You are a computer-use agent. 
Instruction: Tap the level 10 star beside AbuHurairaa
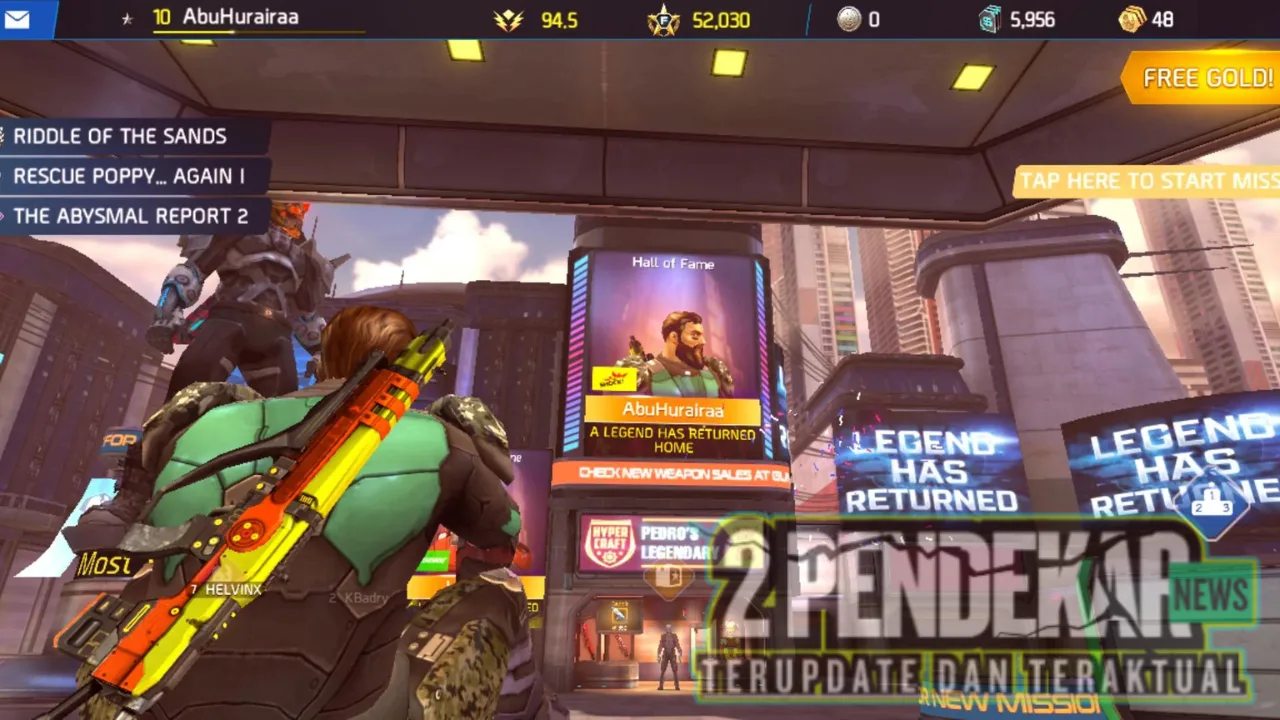click(x=126, y=17)
